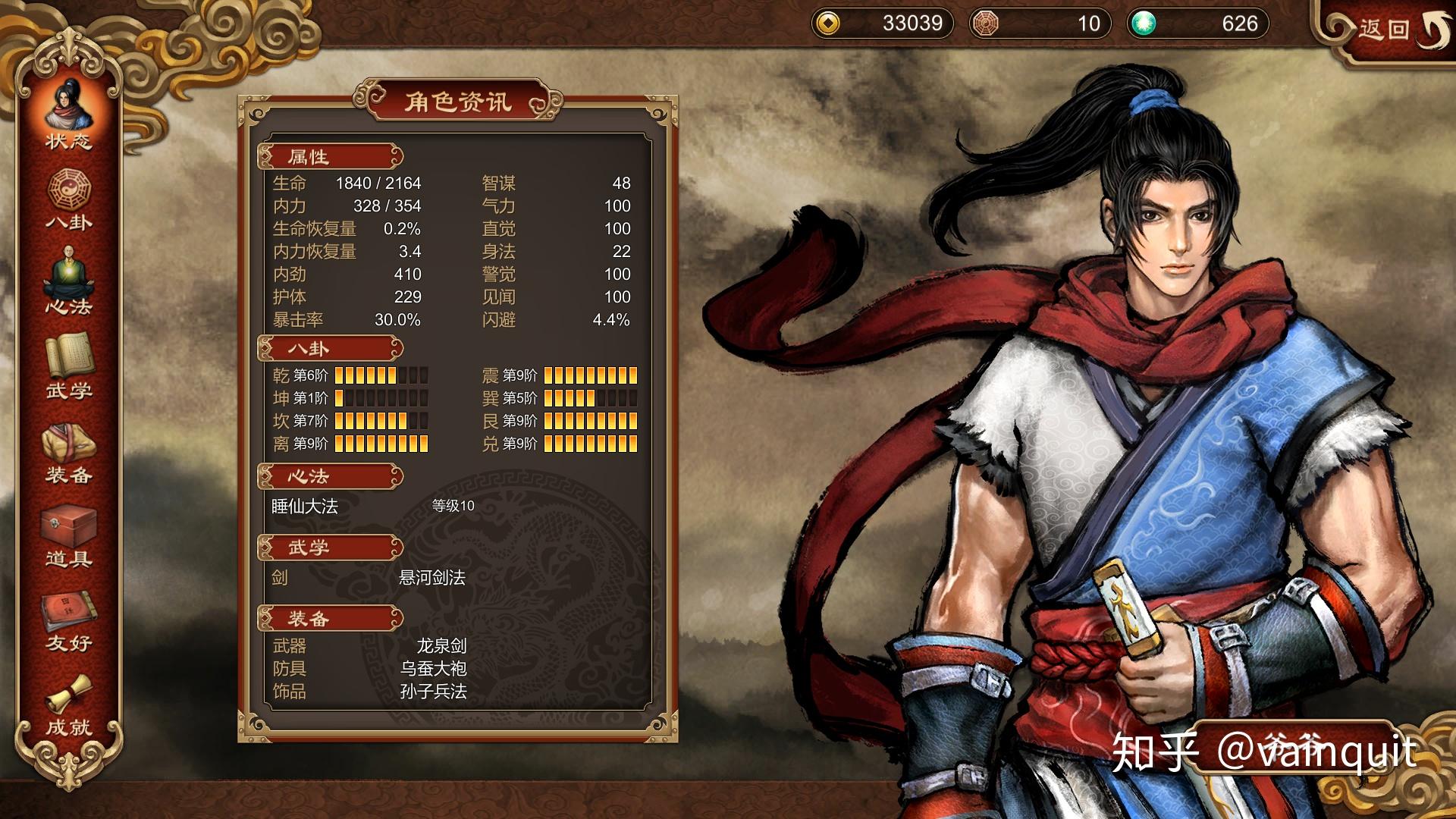Open the 装备 equipment tab
Image resolution: width=1456 pixels, height=819 pixels.
tap(68, 452)
